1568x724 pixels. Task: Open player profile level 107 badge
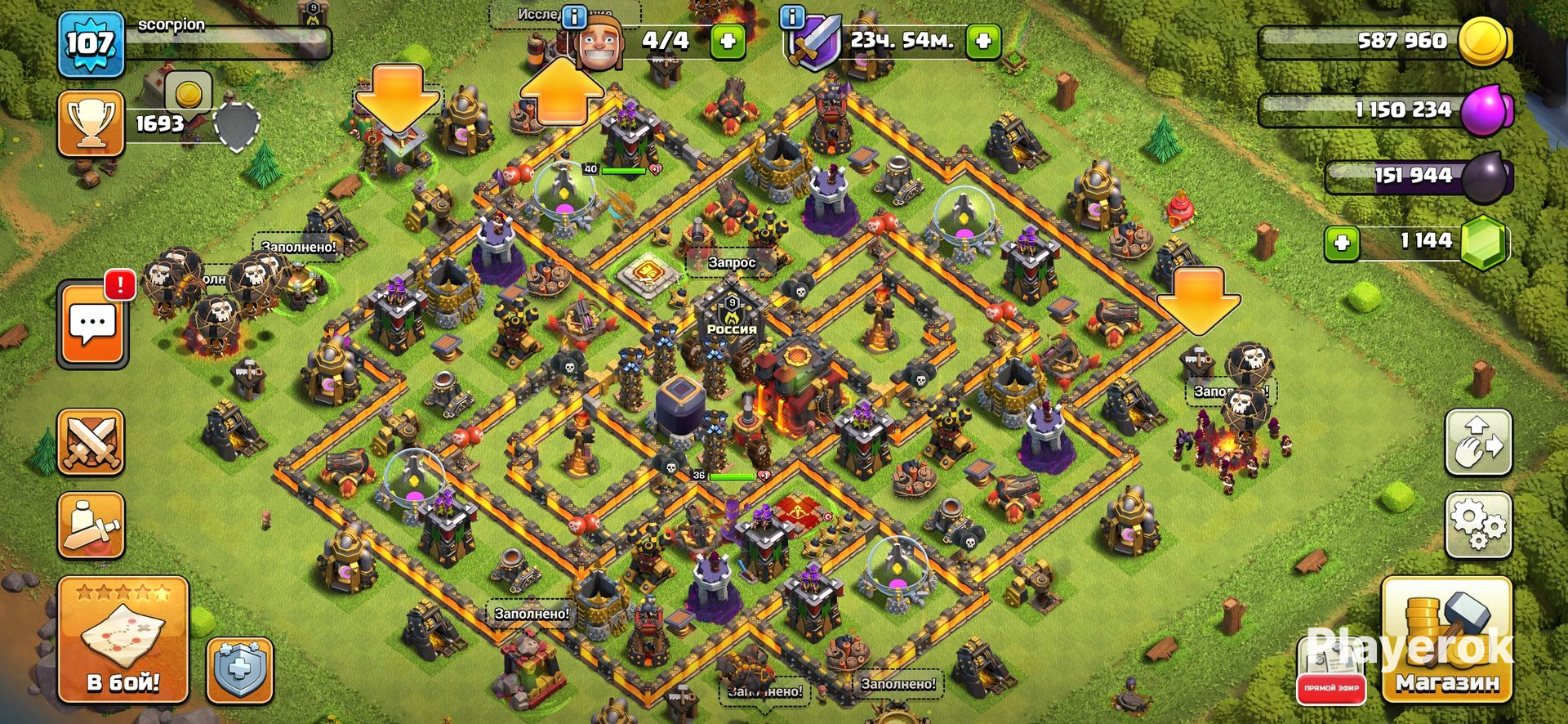(x=90, y=42)
